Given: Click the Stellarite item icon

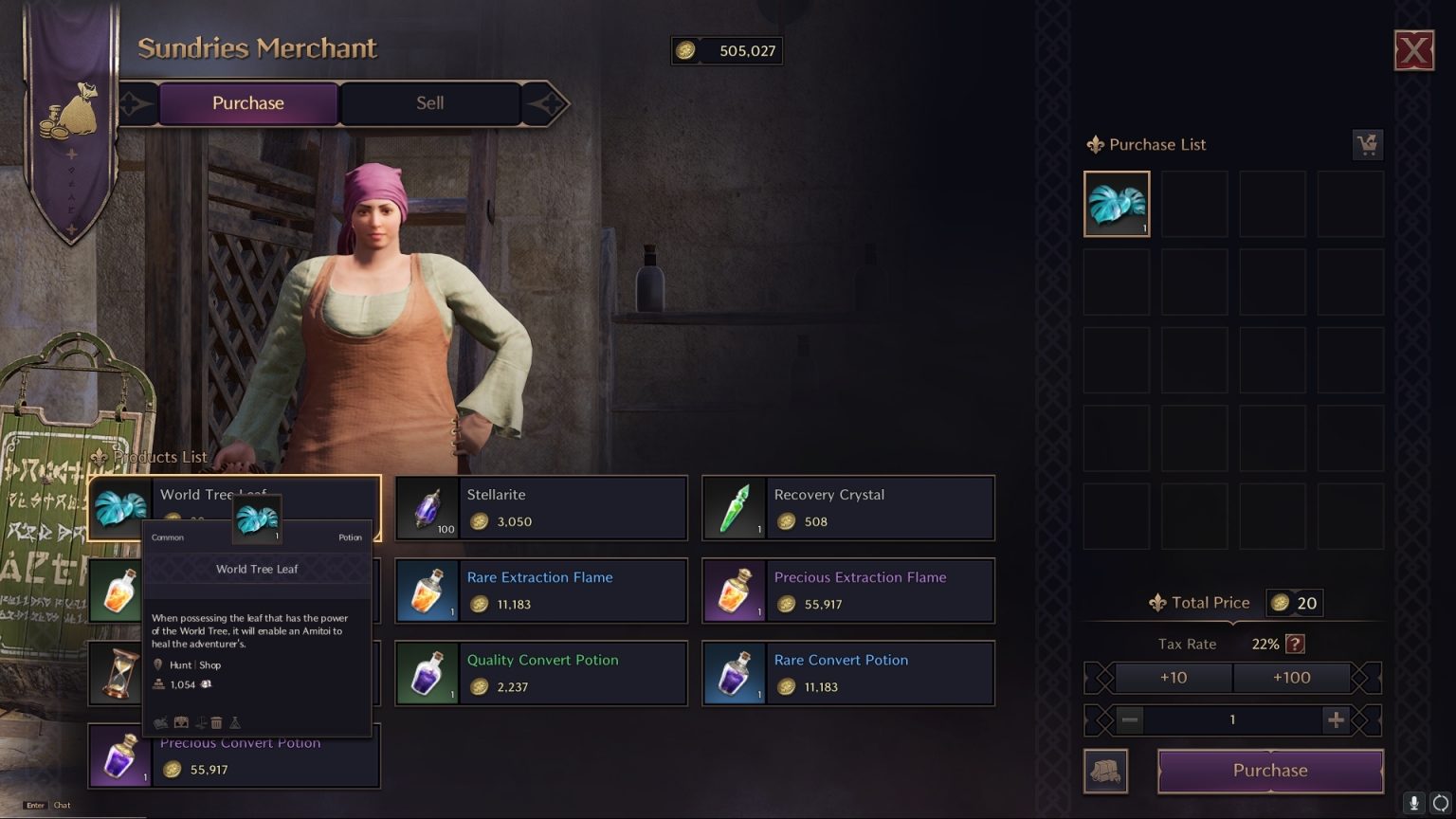Looking at the screenshot, I should pos(428,507).
